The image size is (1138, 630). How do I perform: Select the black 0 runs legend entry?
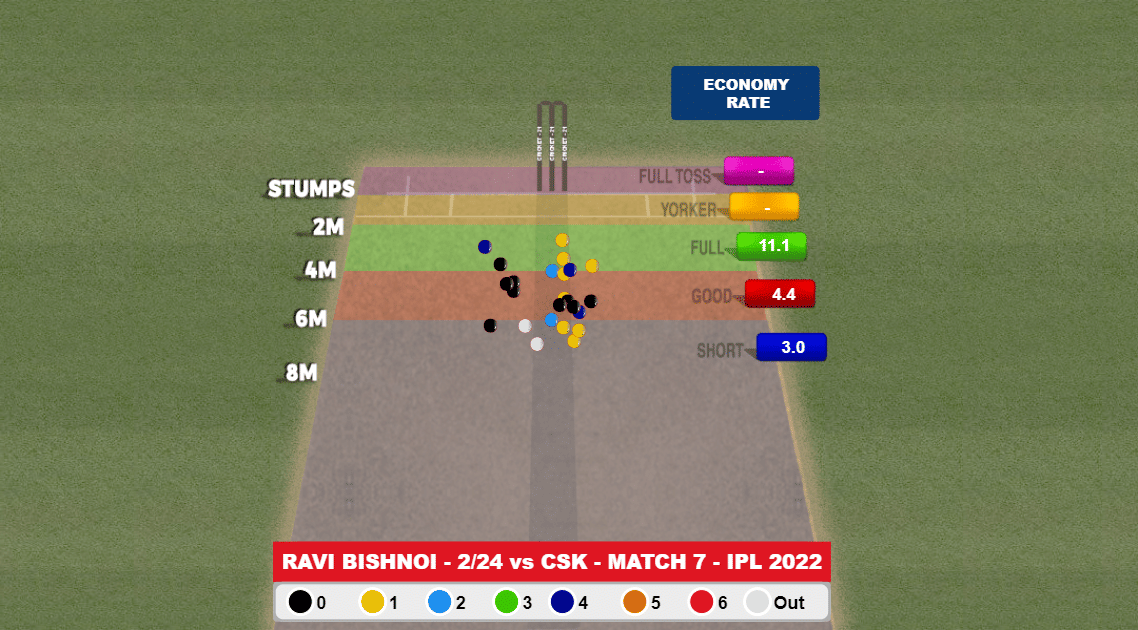pos(300,602)
